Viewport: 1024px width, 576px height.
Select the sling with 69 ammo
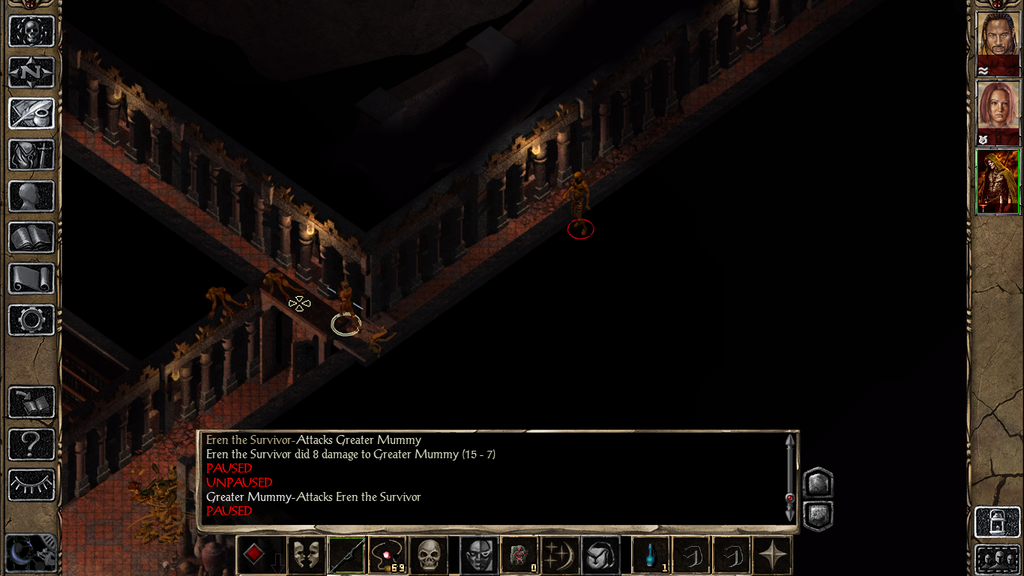(x=387, y=555)
